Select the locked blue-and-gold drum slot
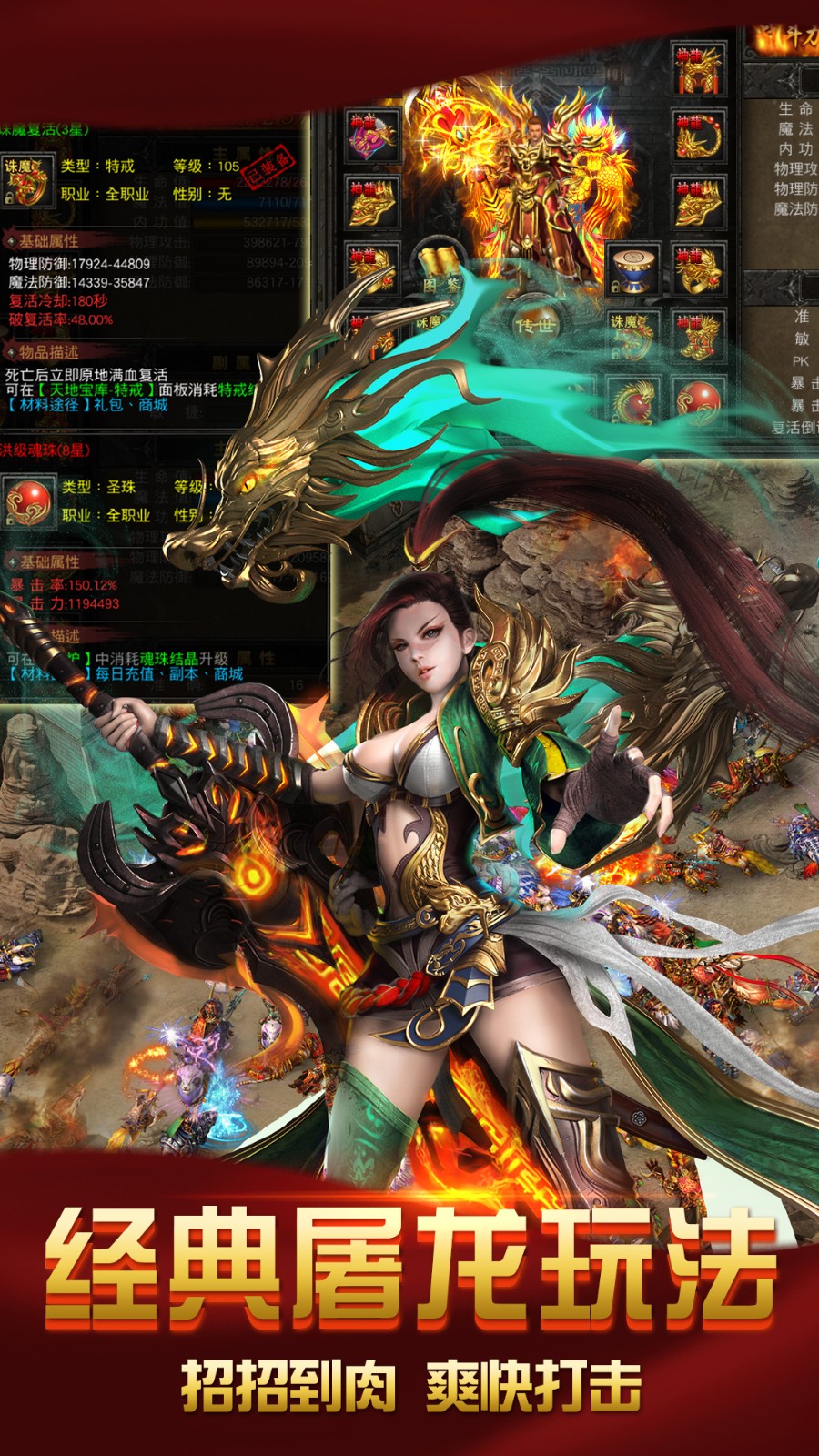This screenshot has width=819, height=1456. click(633, 269)
